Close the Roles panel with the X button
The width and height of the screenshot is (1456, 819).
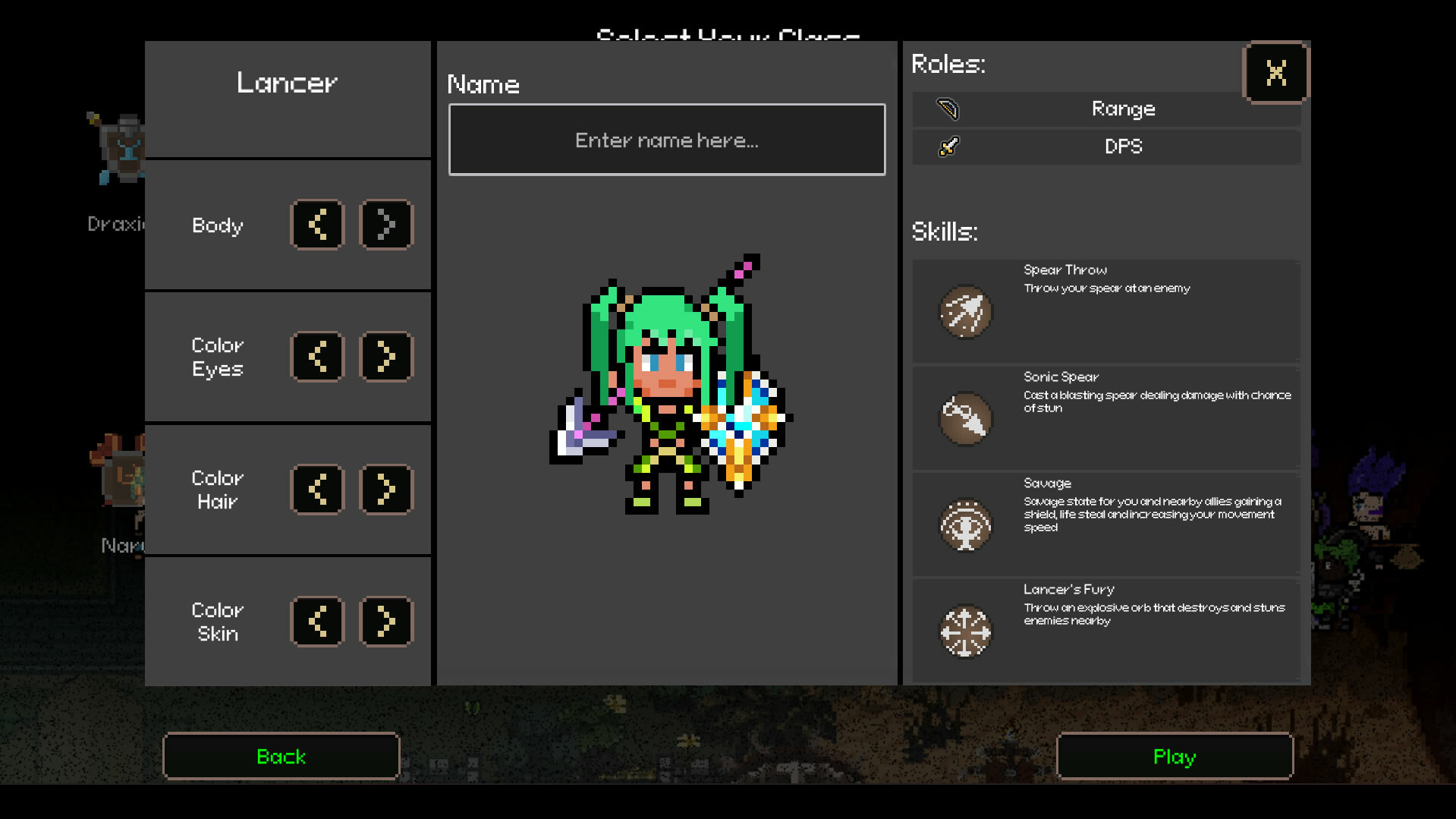(x=1276, y=72)
